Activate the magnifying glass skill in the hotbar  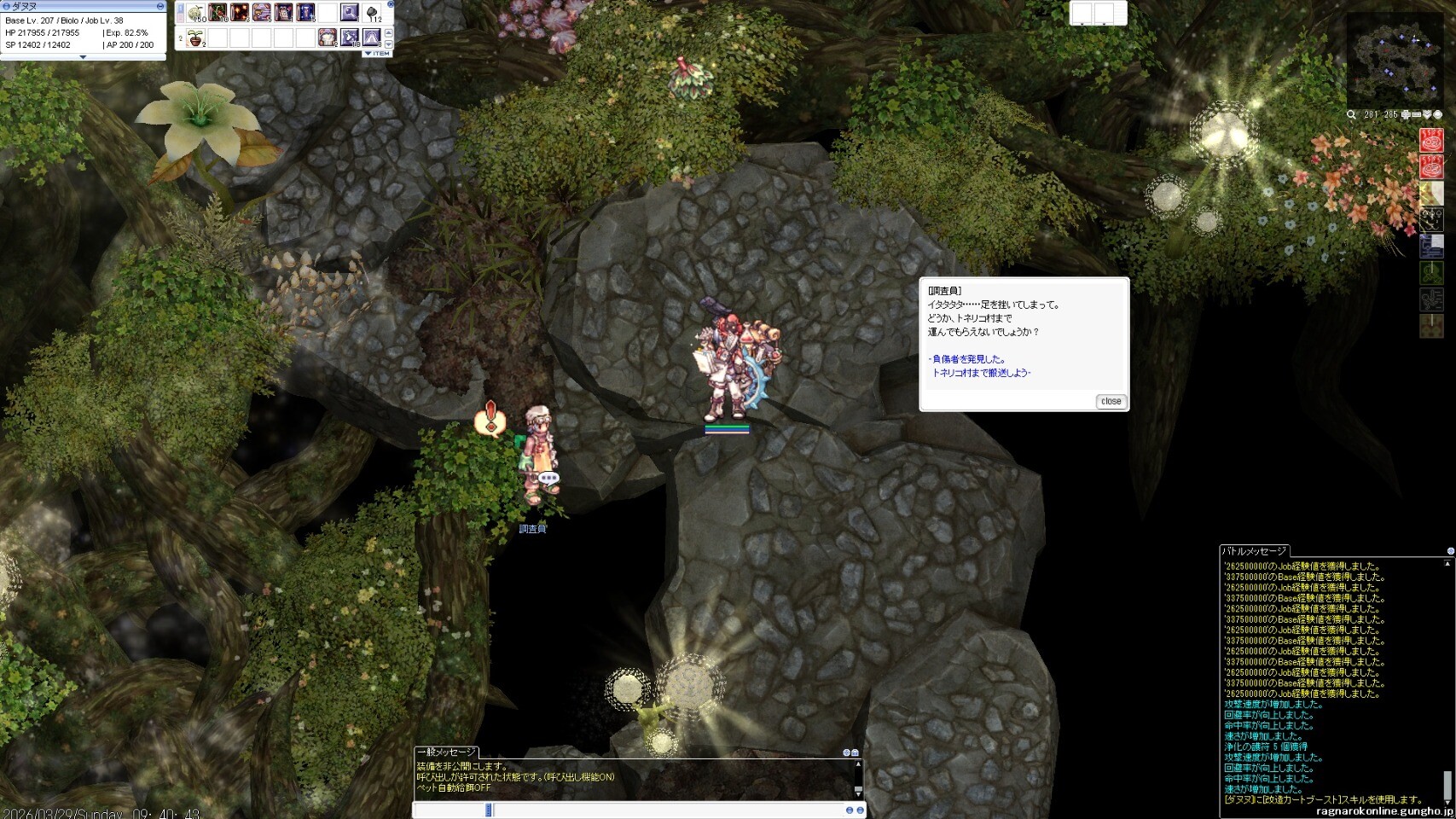[x=350, y=13]
